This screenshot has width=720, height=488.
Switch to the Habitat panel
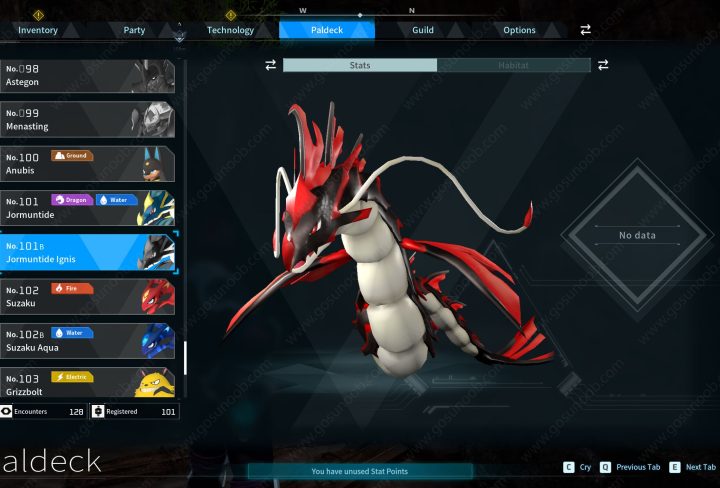tap(514, 65)
